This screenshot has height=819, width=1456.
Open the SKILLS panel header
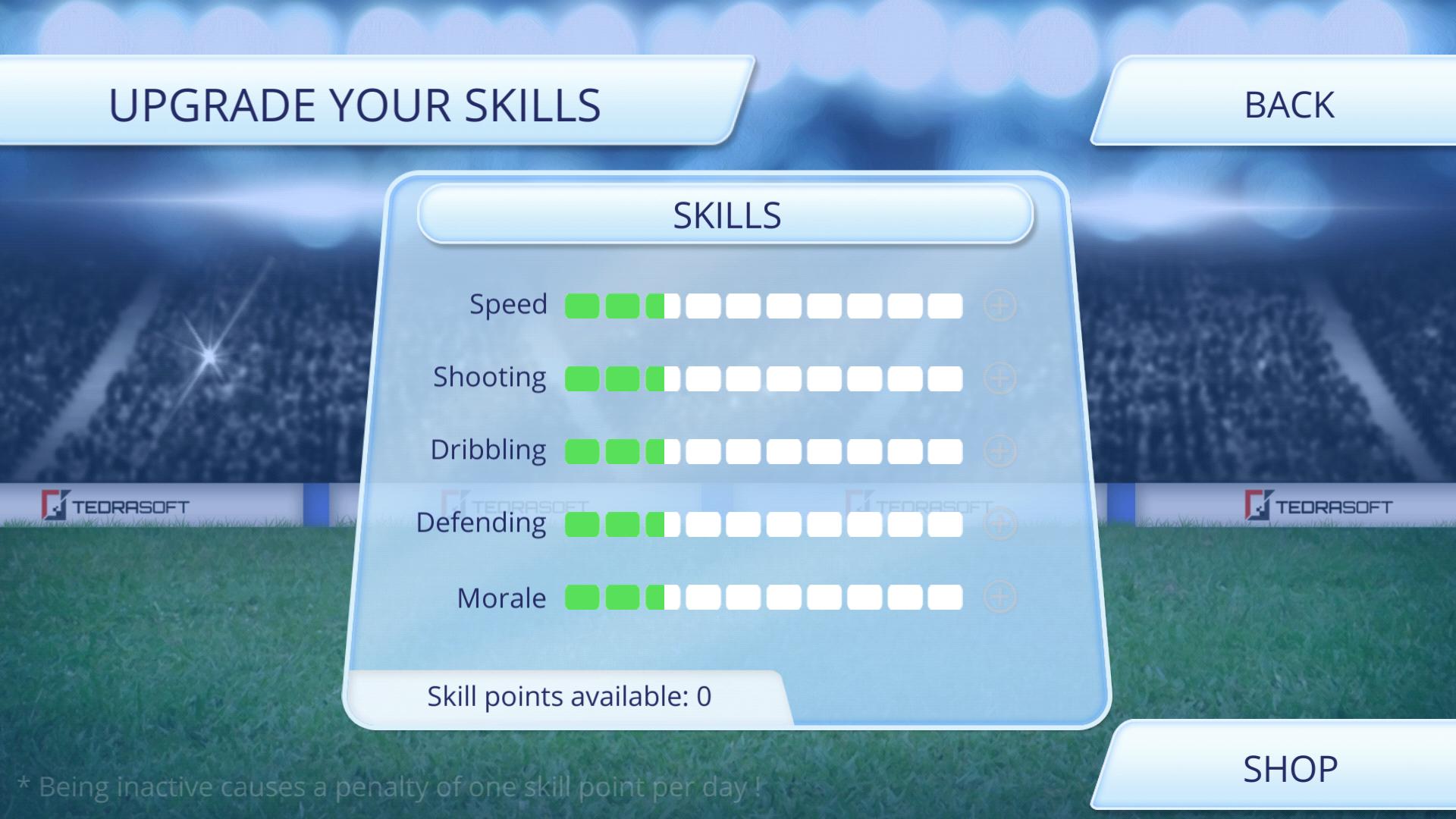click(726, 215)
